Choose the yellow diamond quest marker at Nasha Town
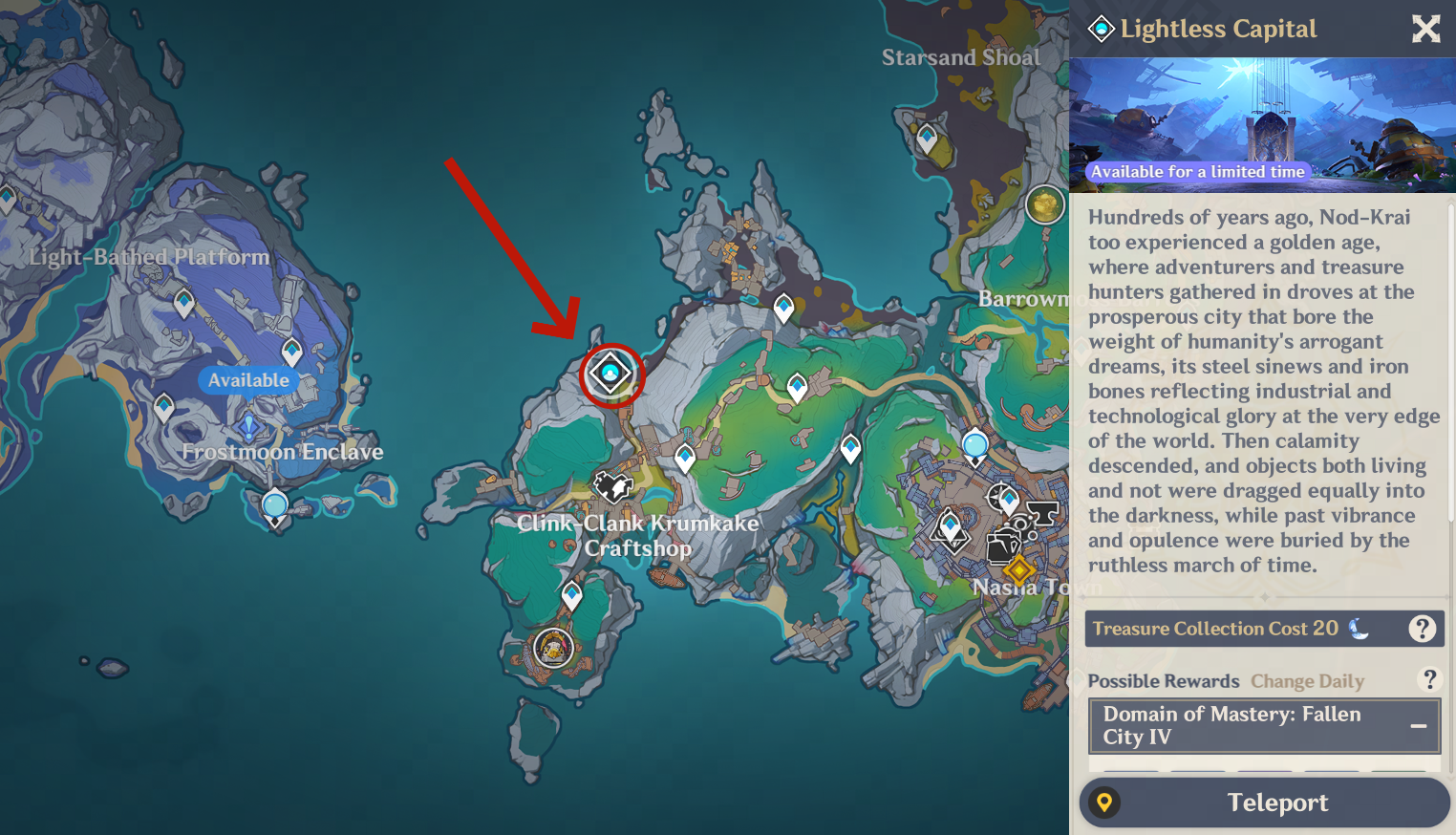The height and width of the screenshot is (835, 1456). pyautogui.click(x=1018, y=571)
